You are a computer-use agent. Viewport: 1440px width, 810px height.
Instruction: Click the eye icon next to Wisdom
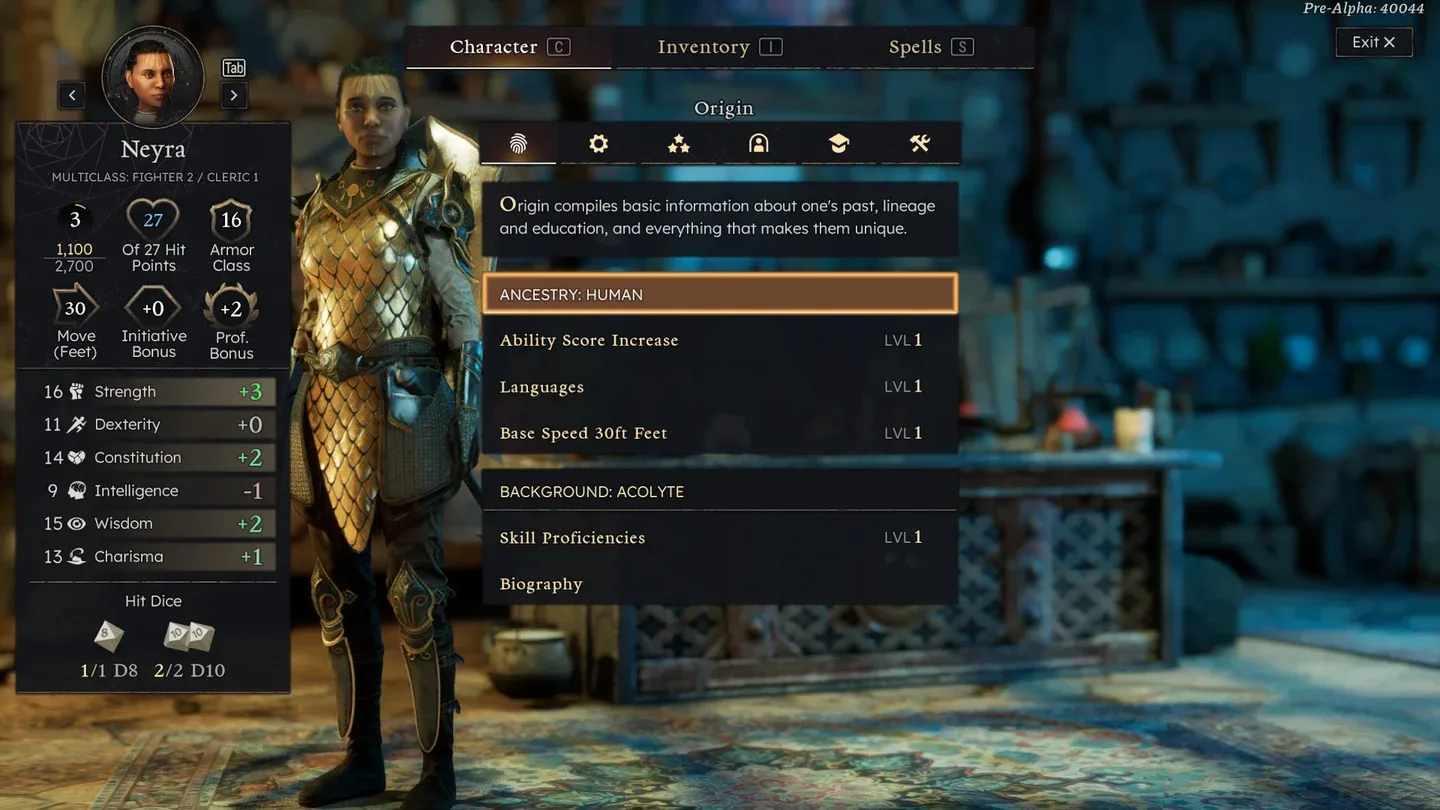[x=77, y=523]
